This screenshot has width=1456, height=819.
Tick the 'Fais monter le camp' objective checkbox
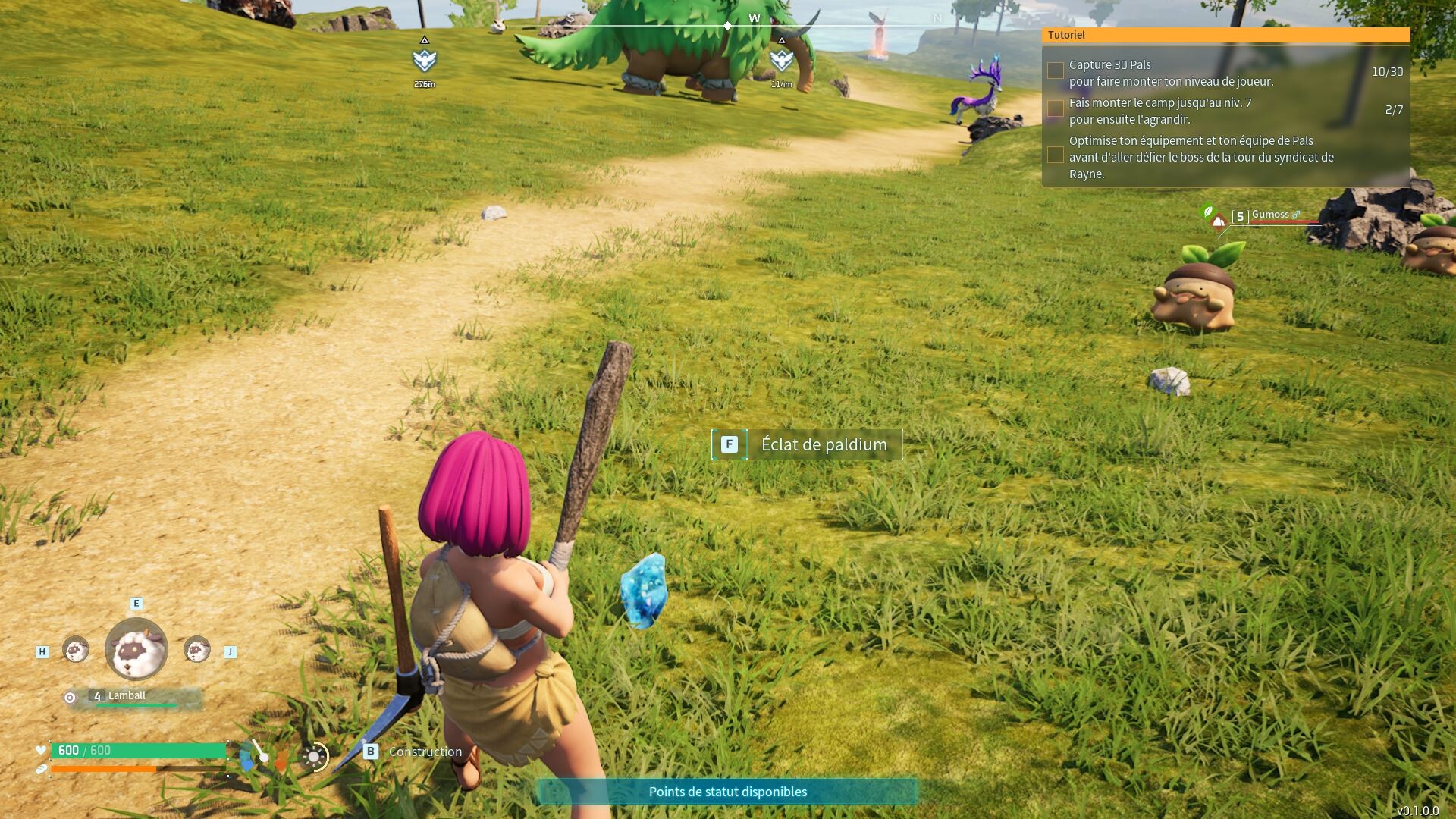1055,109
